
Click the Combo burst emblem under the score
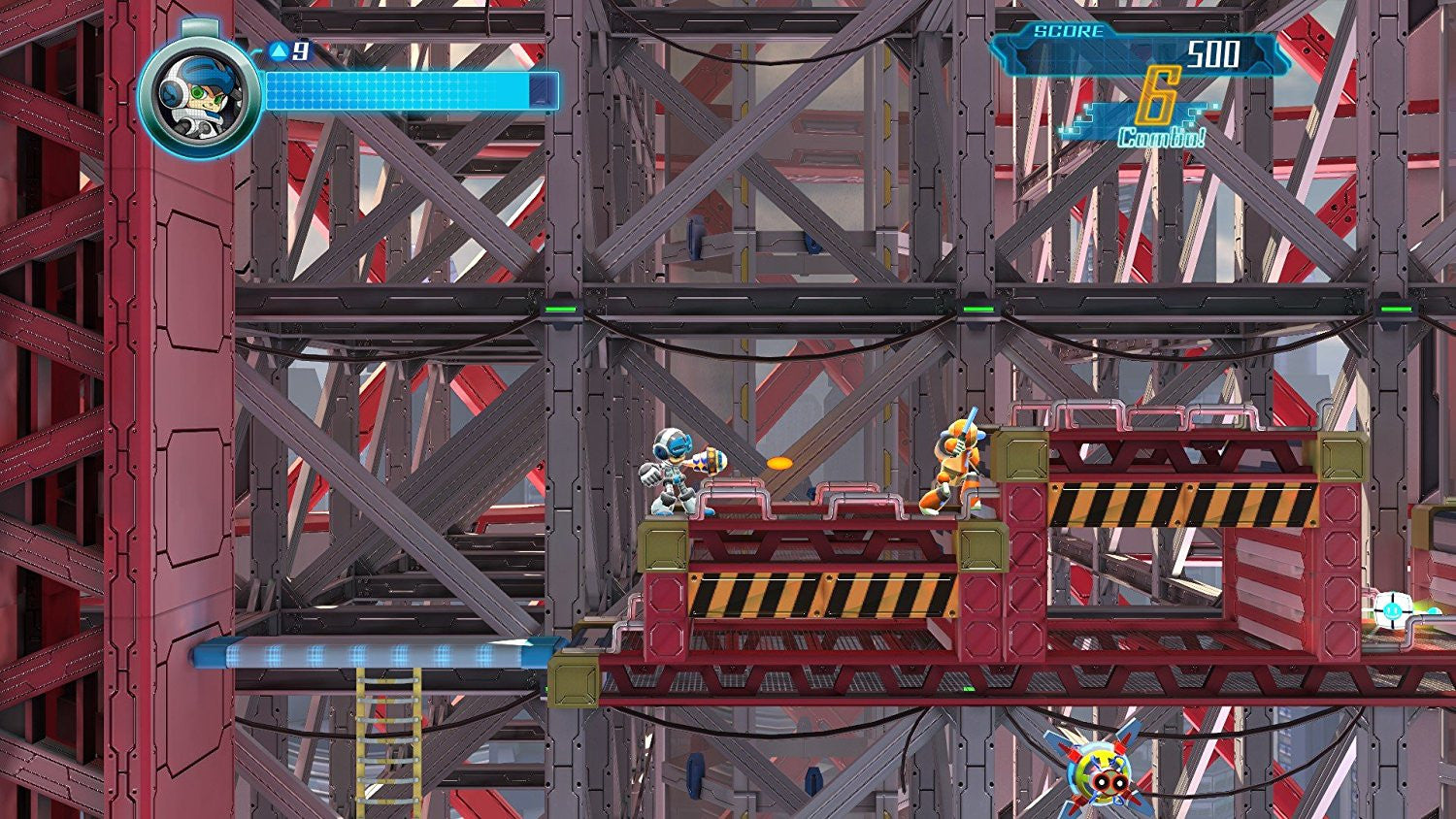point(1161,112)
